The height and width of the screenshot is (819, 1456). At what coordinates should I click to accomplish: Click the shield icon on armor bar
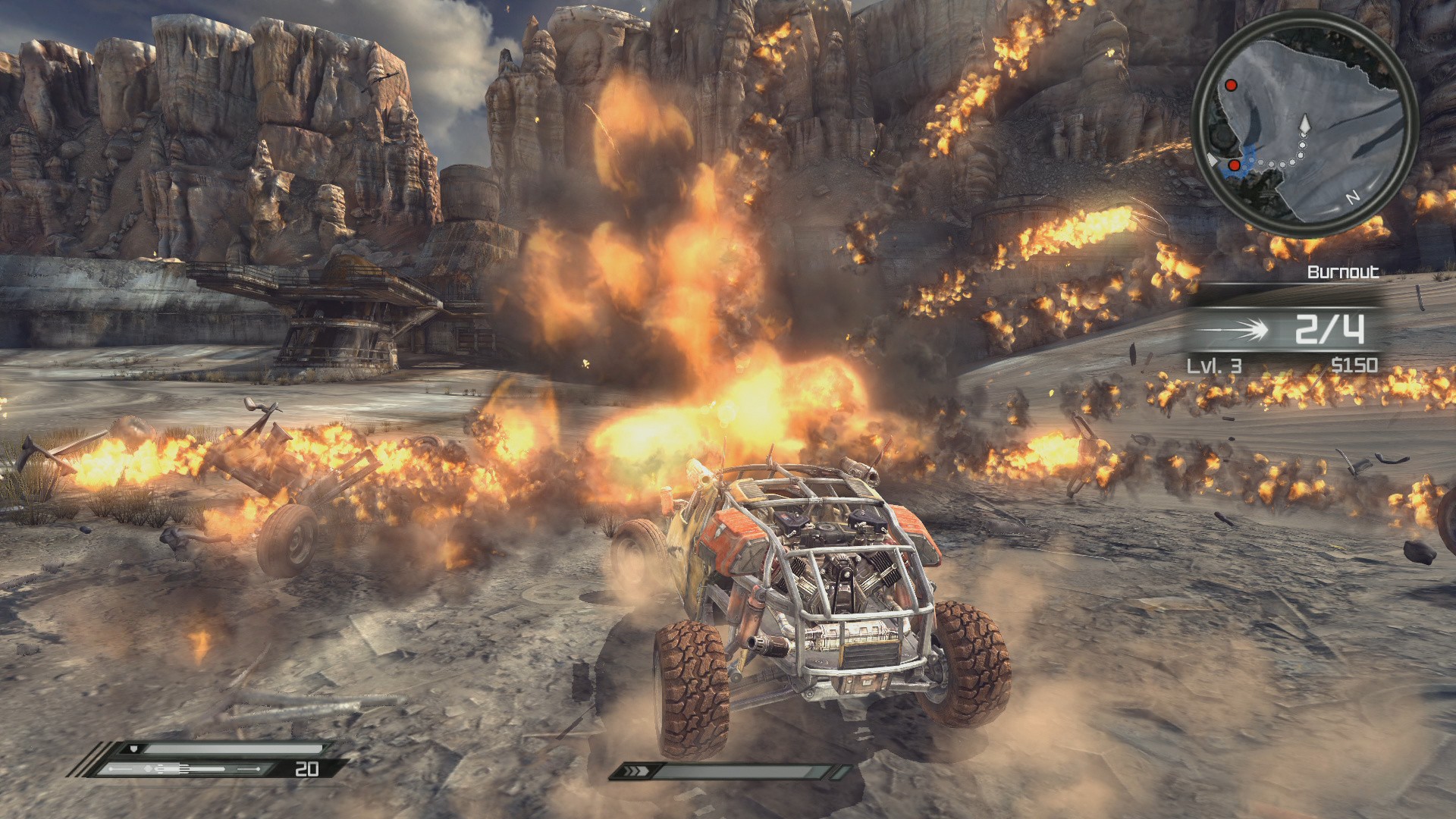point(134,748)
